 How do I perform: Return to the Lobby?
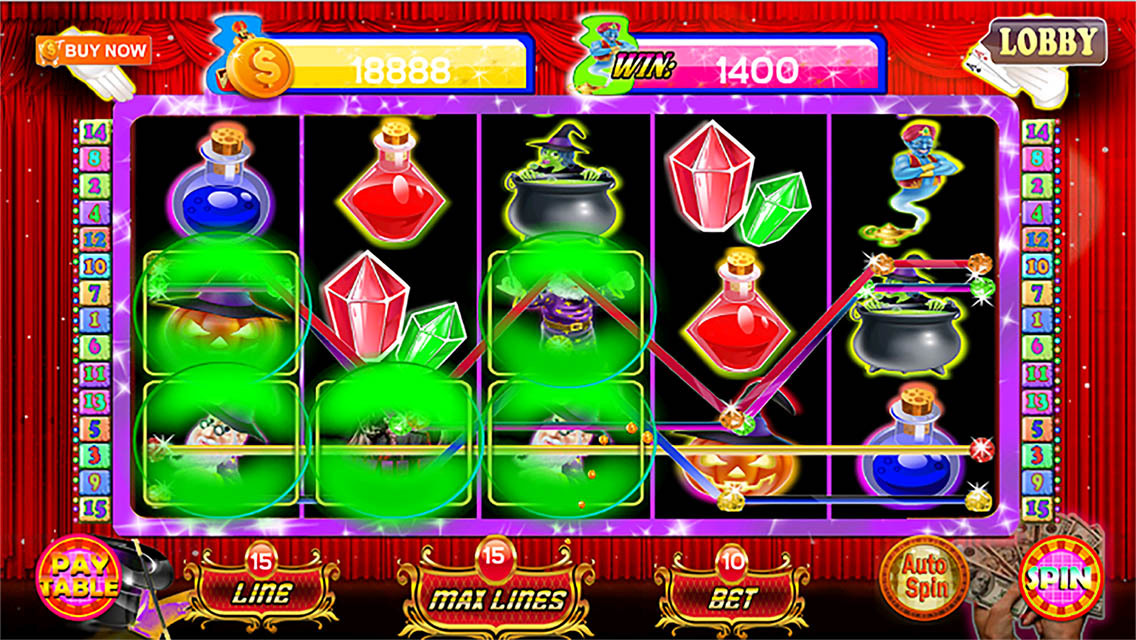coord(1048,43)
